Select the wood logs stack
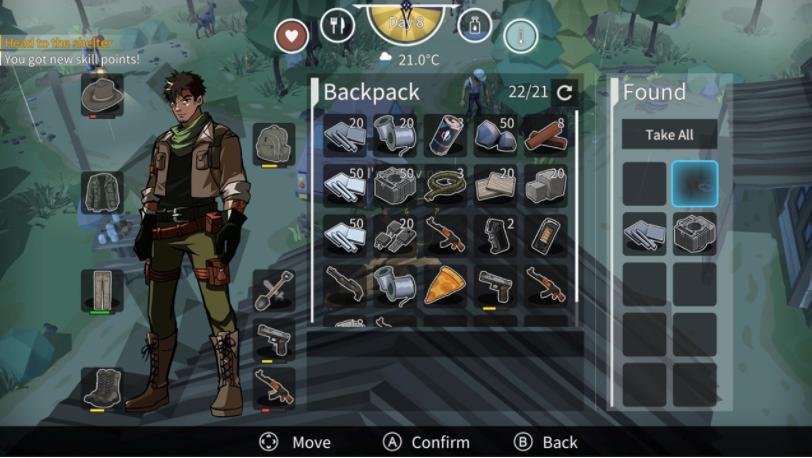 (546, 135)
